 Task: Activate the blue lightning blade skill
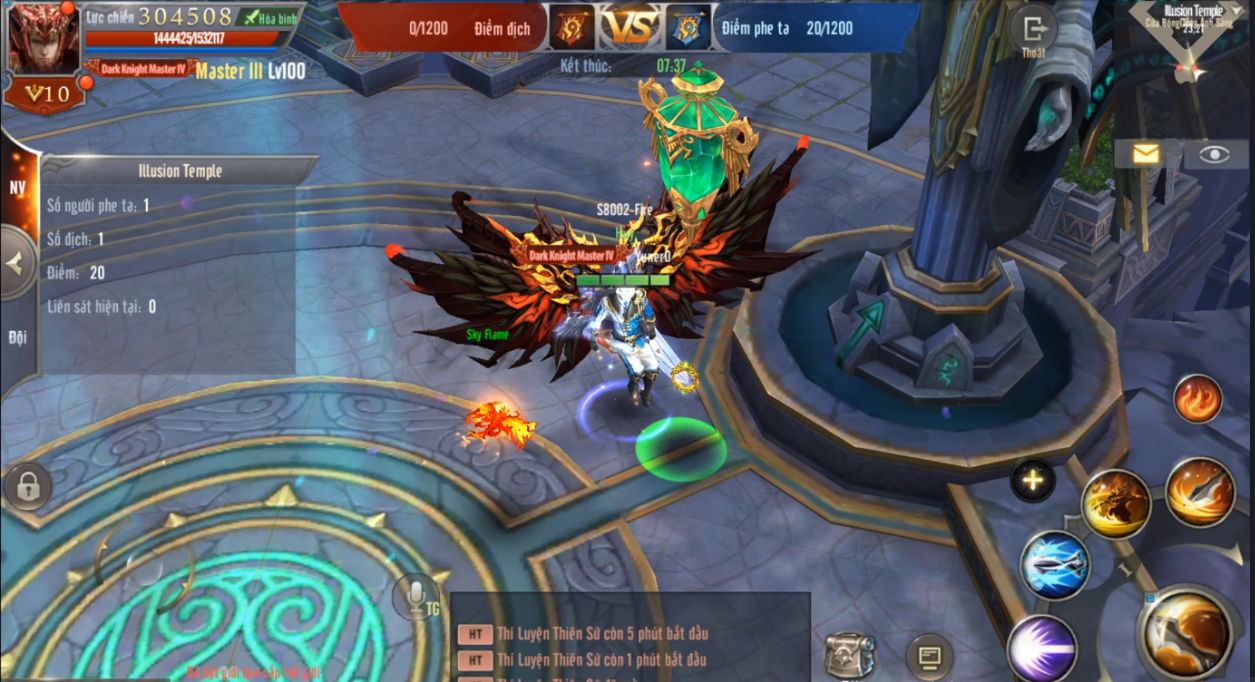[x=1054, y=566]
